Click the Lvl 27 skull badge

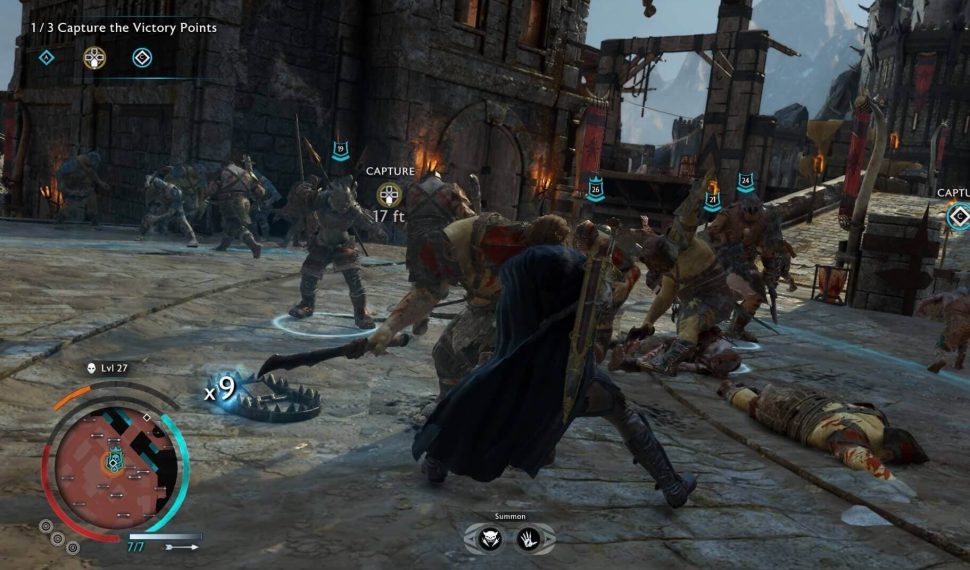[x=91, y=368]
